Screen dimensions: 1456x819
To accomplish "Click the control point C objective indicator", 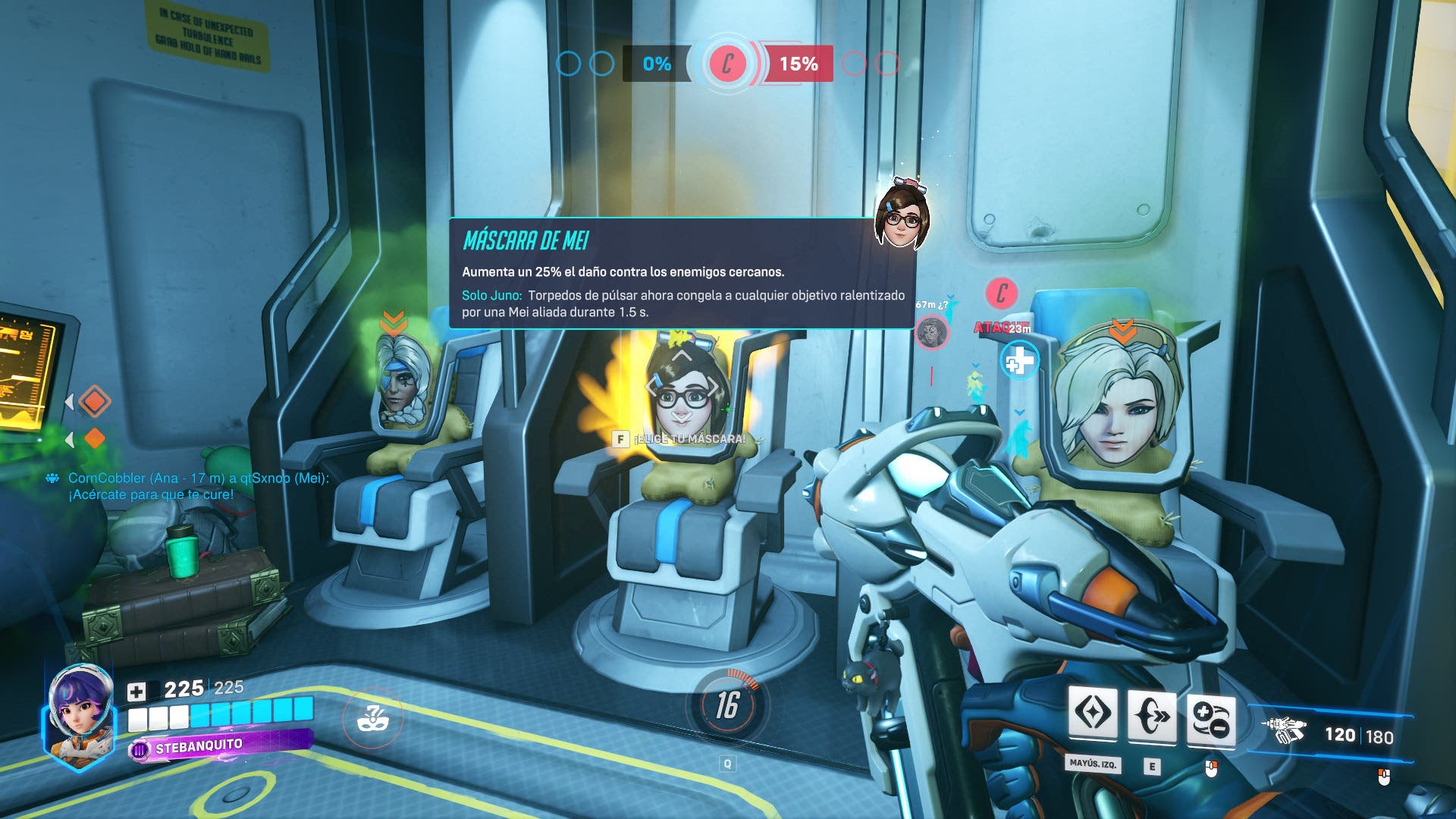I will (x=728, y=64).
